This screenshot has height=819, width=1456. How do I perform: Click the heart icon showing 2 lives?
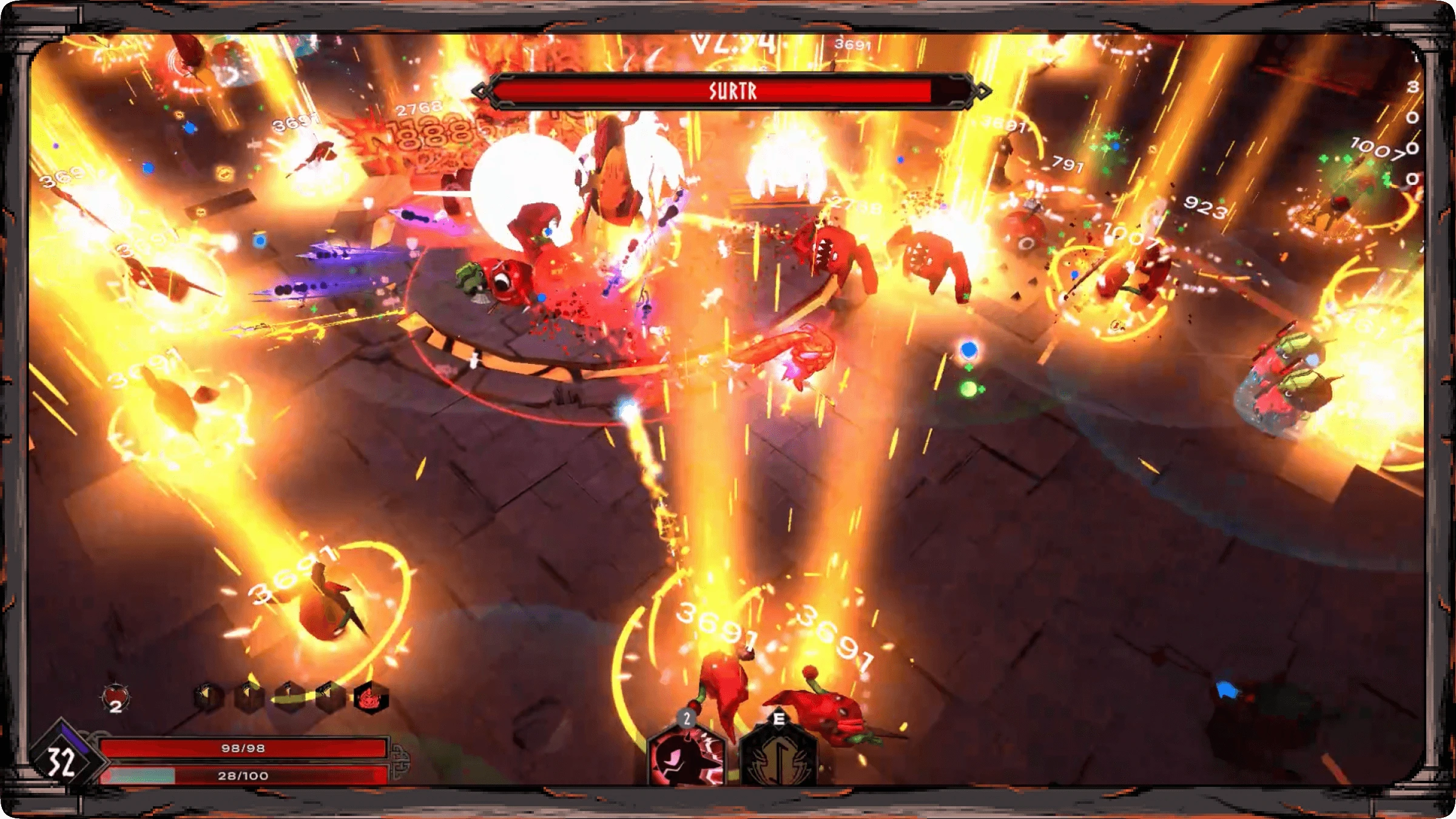[x=116, y=696]
